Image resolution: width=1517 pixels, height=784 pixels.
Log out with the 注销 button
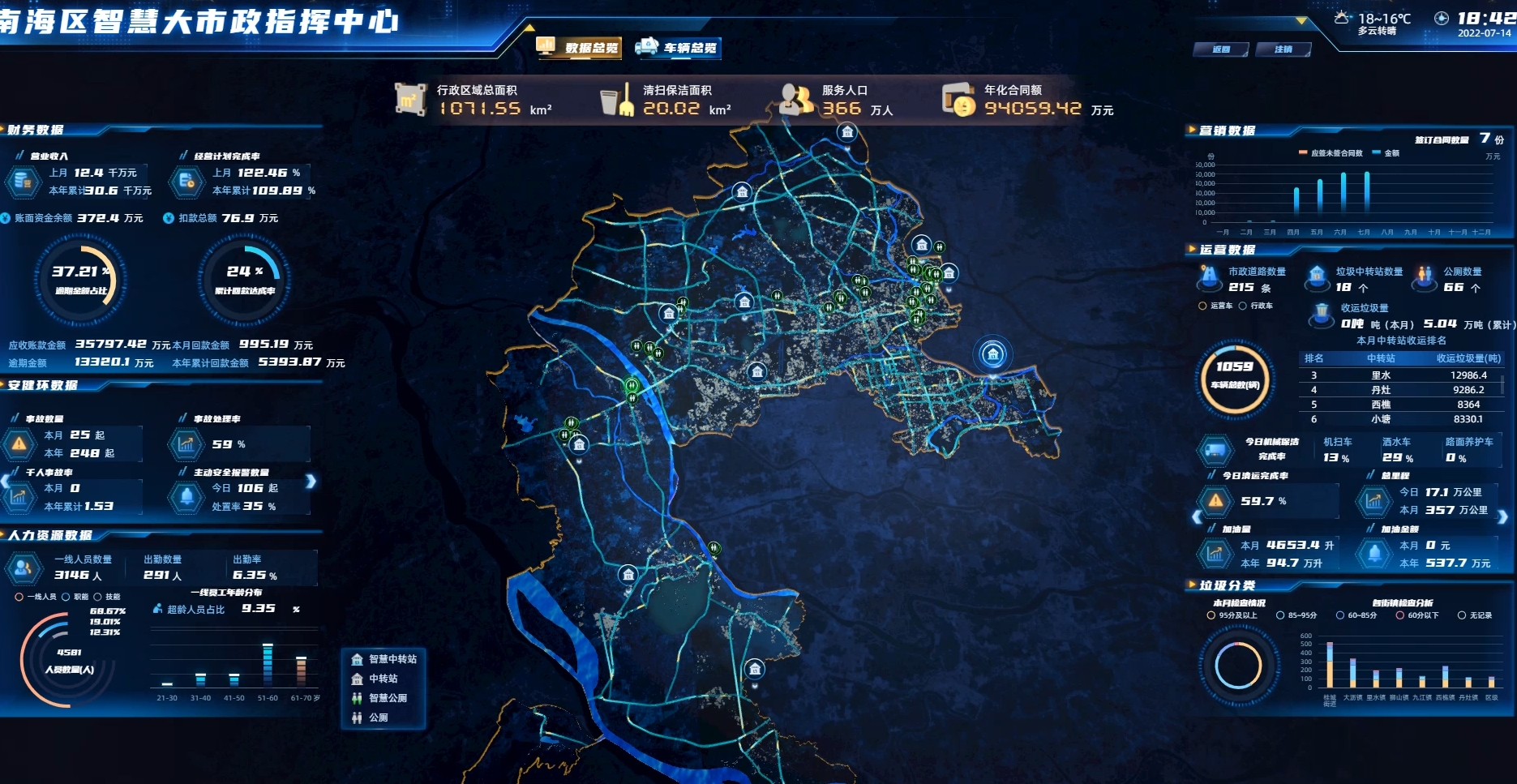pos(1283,49)
